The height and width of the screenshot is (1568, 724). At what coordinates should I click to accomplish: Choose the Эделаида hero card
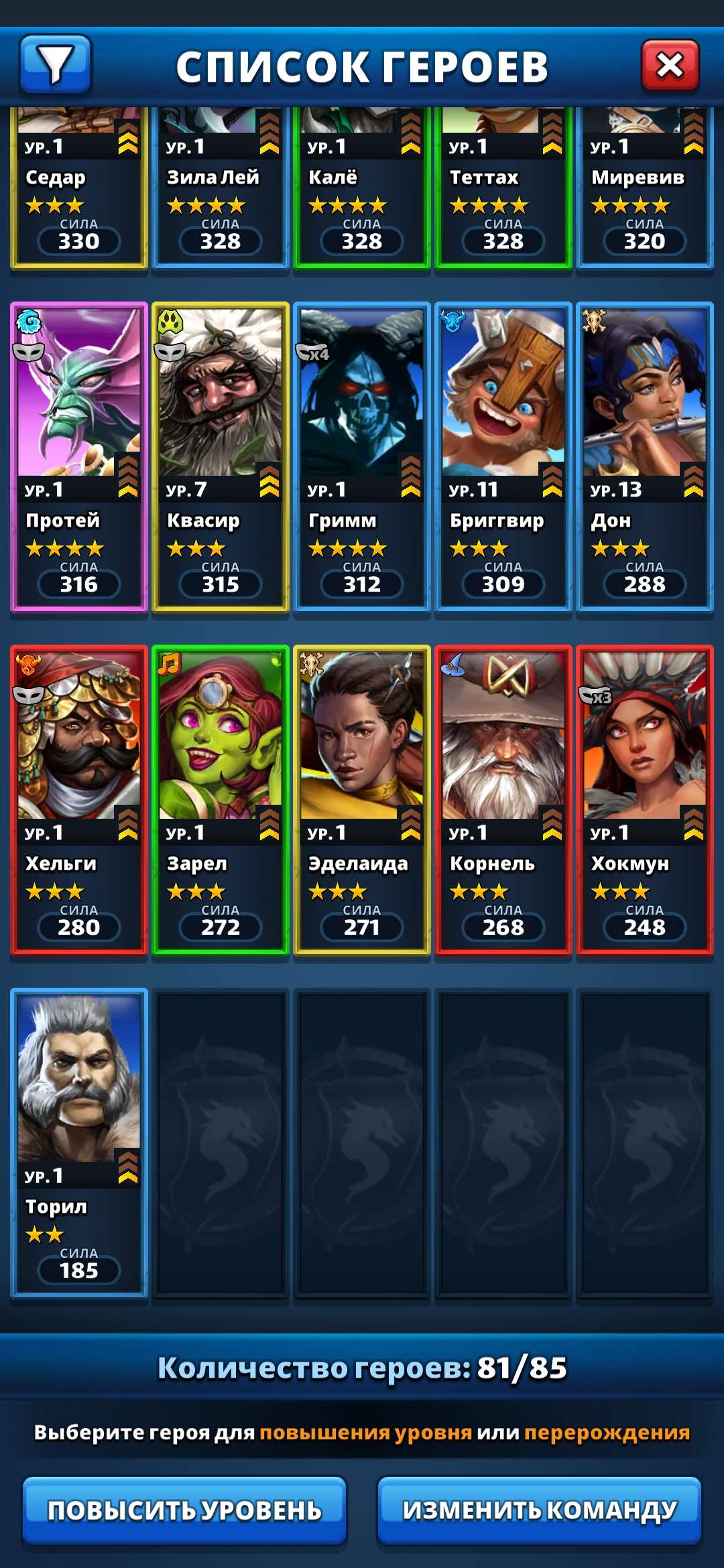362,799
